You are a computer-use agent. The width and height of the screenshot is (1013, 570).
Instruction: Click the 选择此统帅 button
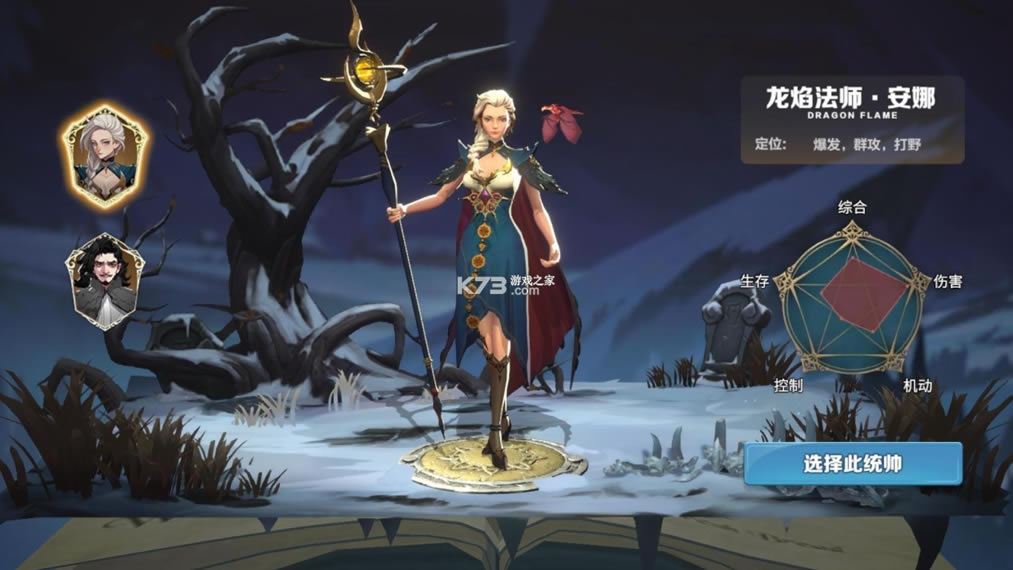852,464
